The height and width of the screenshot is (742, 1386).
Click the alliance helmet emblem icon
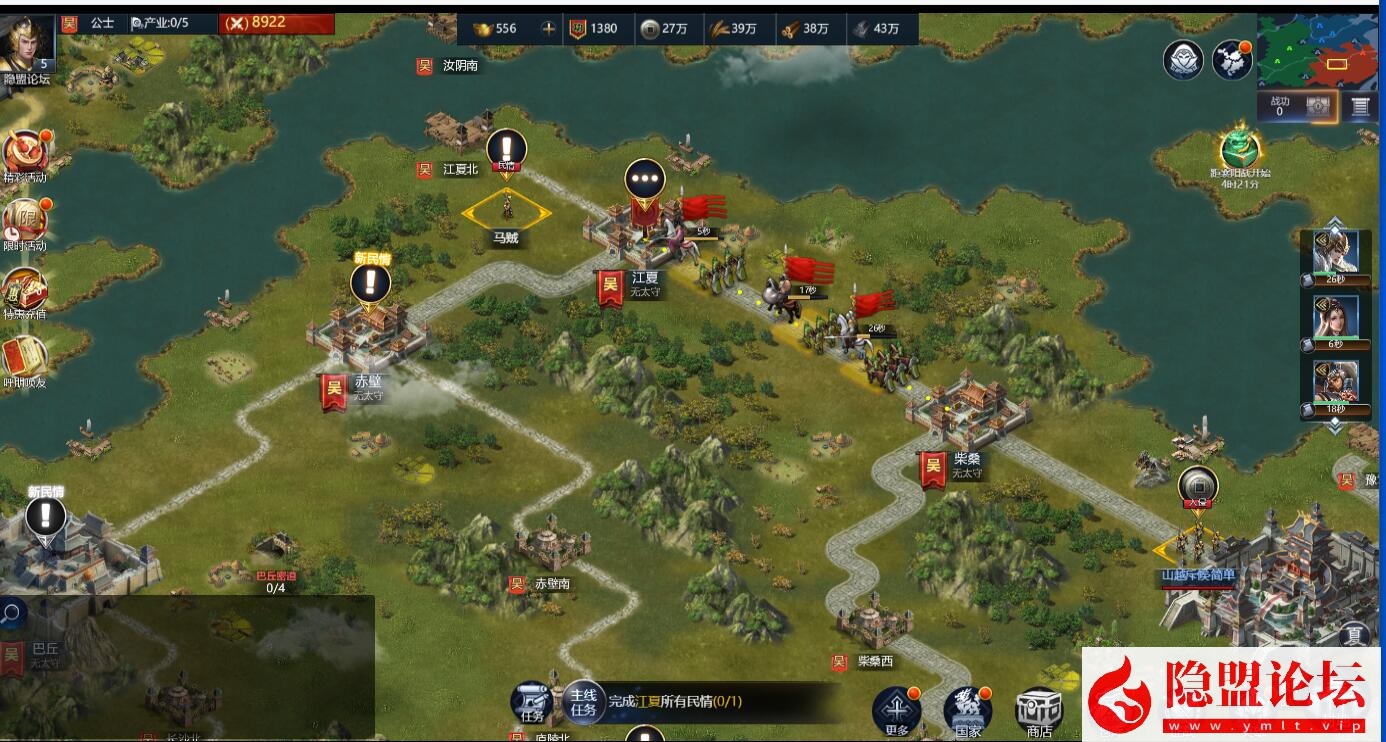1182,60
